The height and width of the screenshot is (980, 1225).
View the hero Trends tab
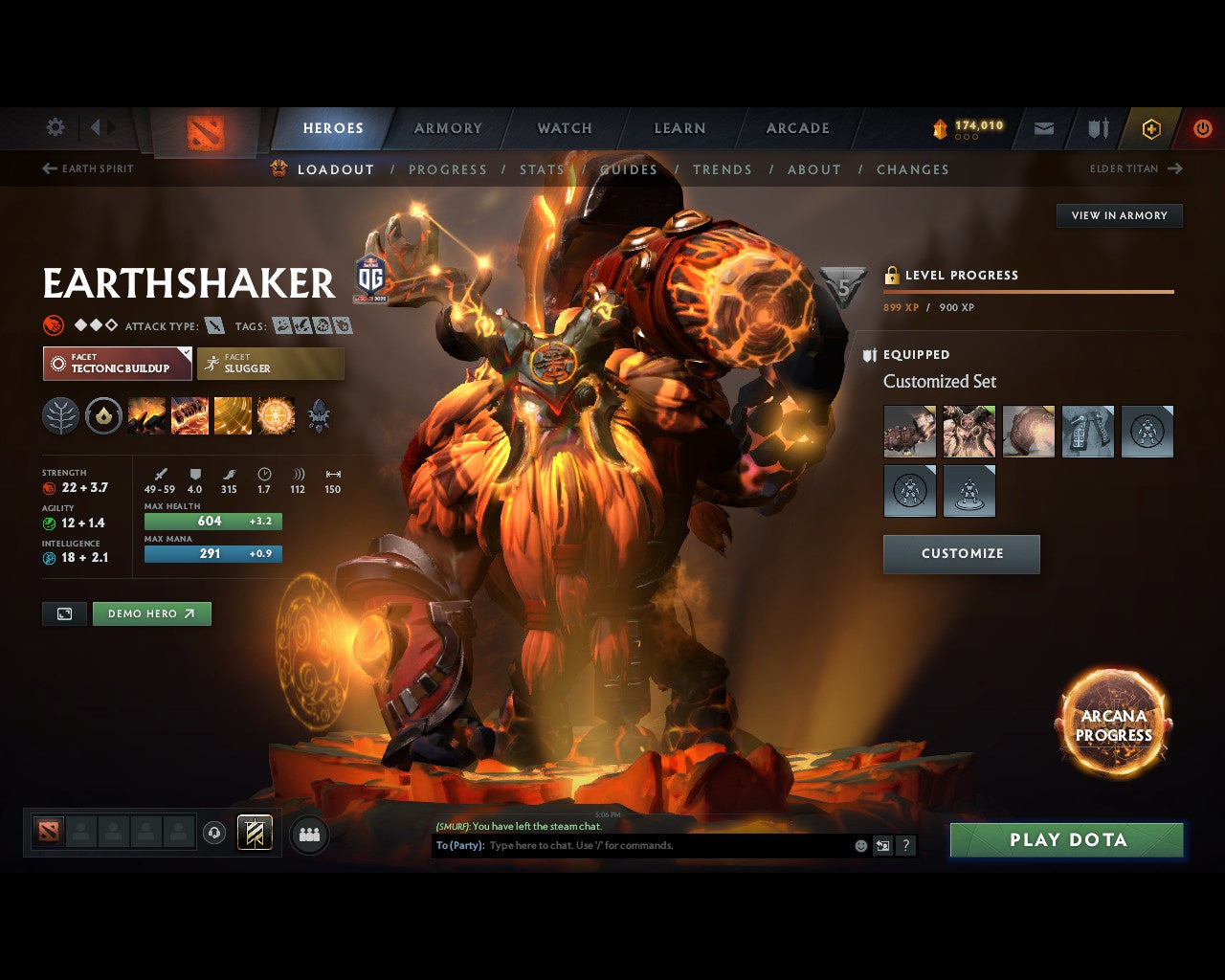[x=723, y=169]
